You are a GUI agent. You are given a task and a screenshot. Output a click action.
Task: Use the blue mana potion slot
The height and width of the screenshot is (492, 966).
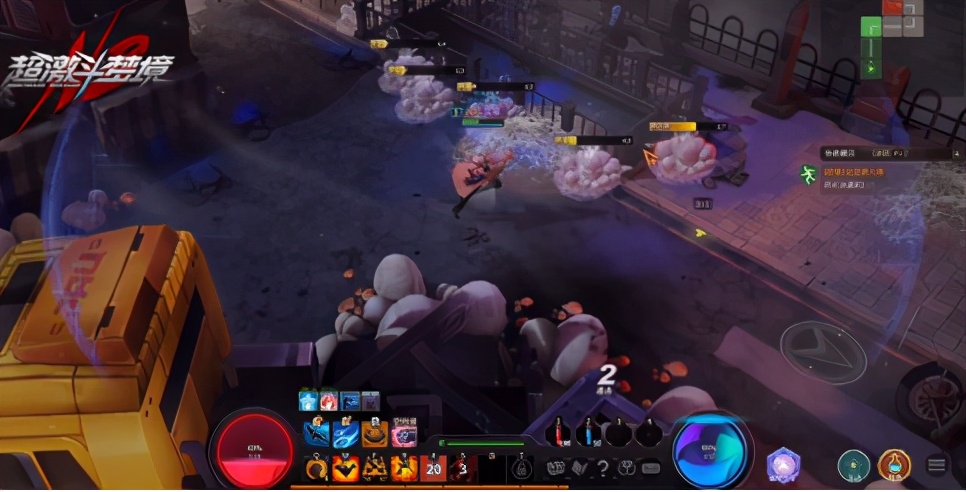pyautogui.click(x=590, y=433)
